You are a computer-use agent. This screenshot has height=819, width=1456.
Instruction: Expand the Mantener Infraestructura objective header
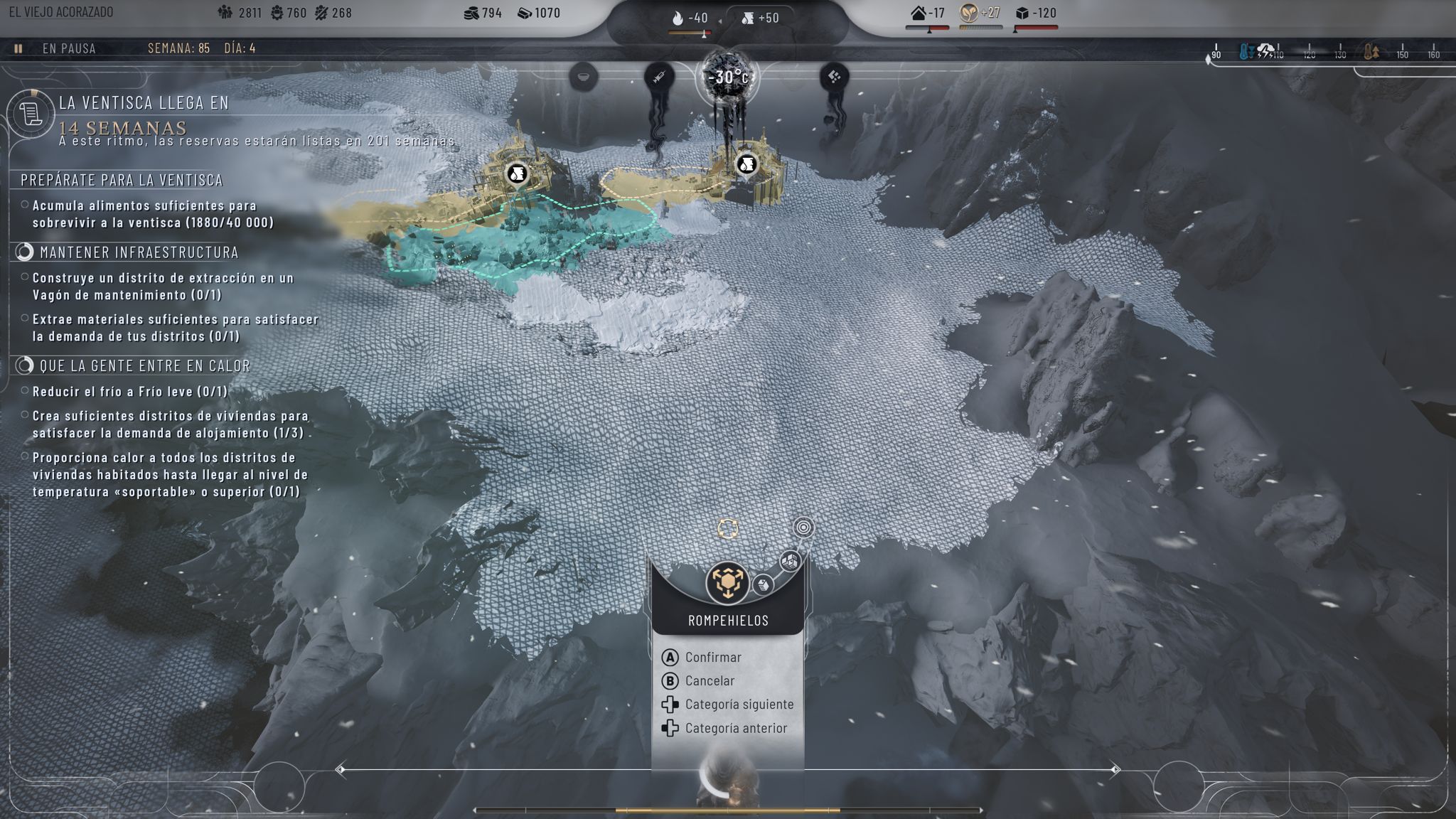tap(139, 252)
